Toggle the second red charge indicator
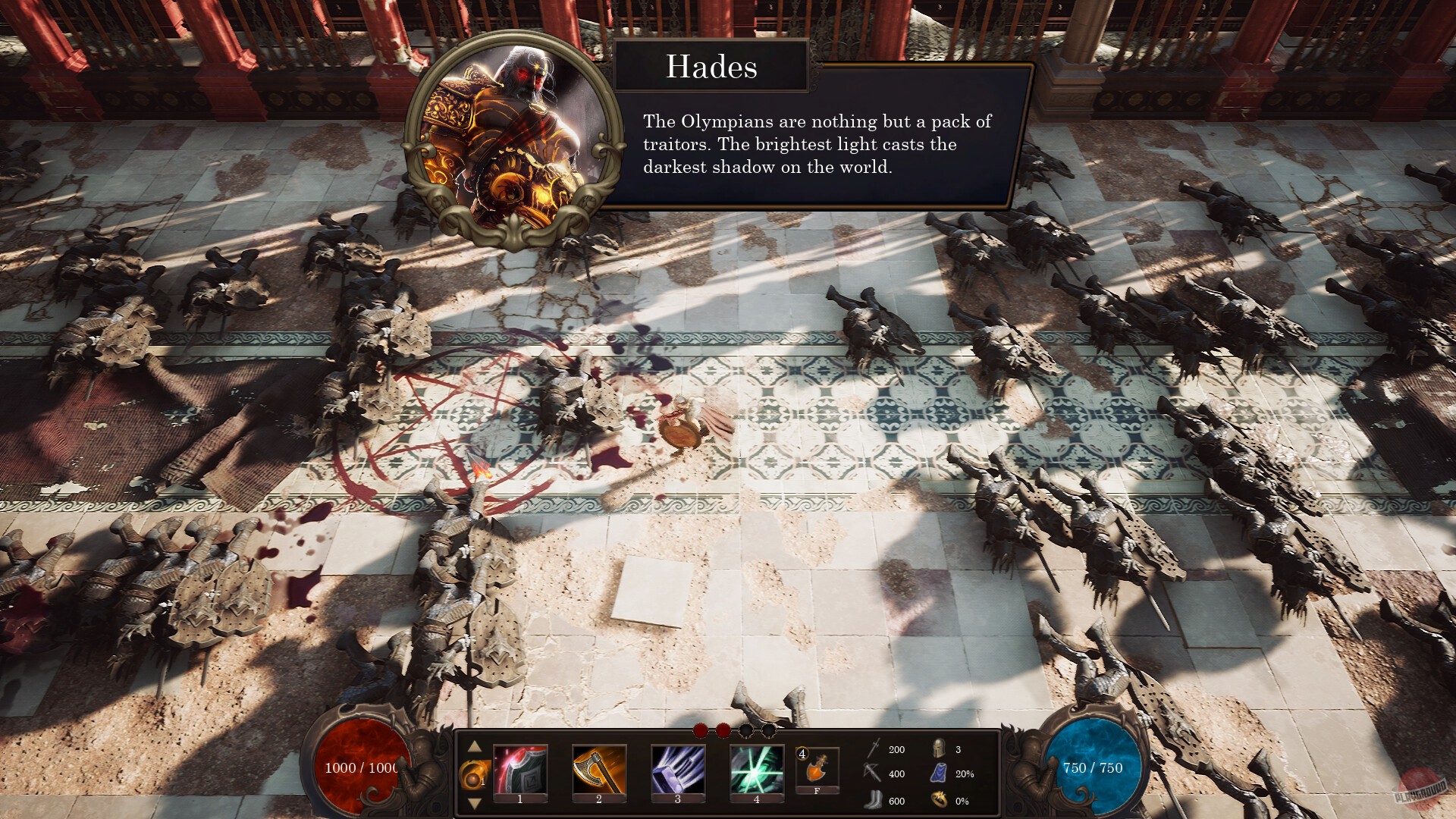The height and width of the screenshot is (819, 1456). pos(722,731)
